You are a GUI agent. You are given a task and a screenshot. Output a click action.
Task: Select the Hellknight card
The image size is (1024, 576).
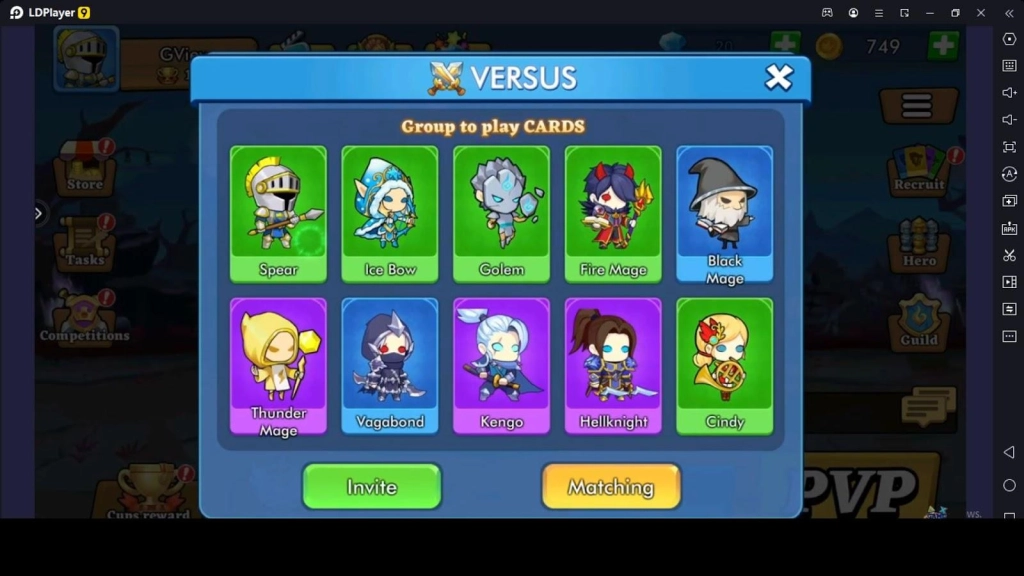pyautogui.click(x=613, y=365)
